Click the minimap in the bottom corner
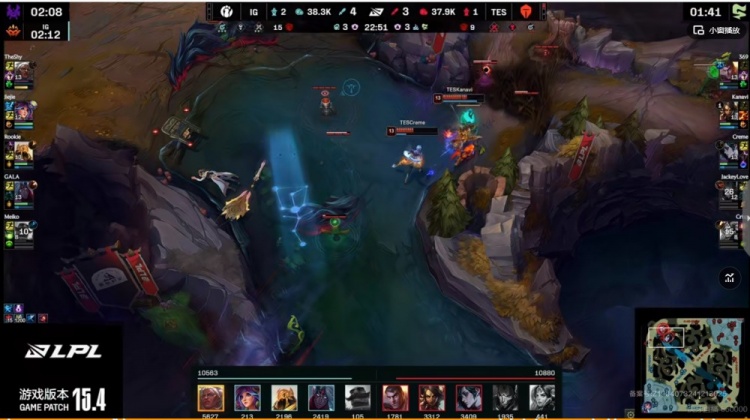This screenshot has height=420, width=750. coord(693,364)
